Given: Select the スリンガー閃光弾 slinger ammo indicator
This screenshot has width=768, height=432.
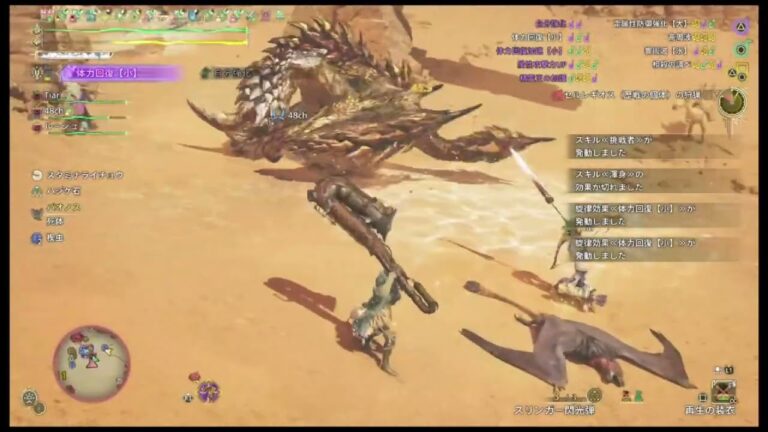Looking at the screenshot, I should 556,409.
